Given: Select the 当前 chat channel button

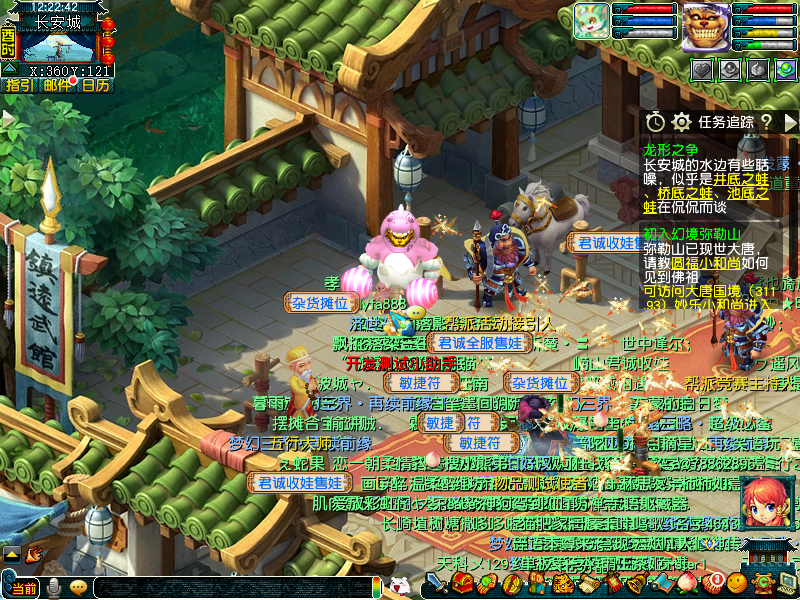Looking at the screenshot, I should pyautogui.click(x=24, y=588).
